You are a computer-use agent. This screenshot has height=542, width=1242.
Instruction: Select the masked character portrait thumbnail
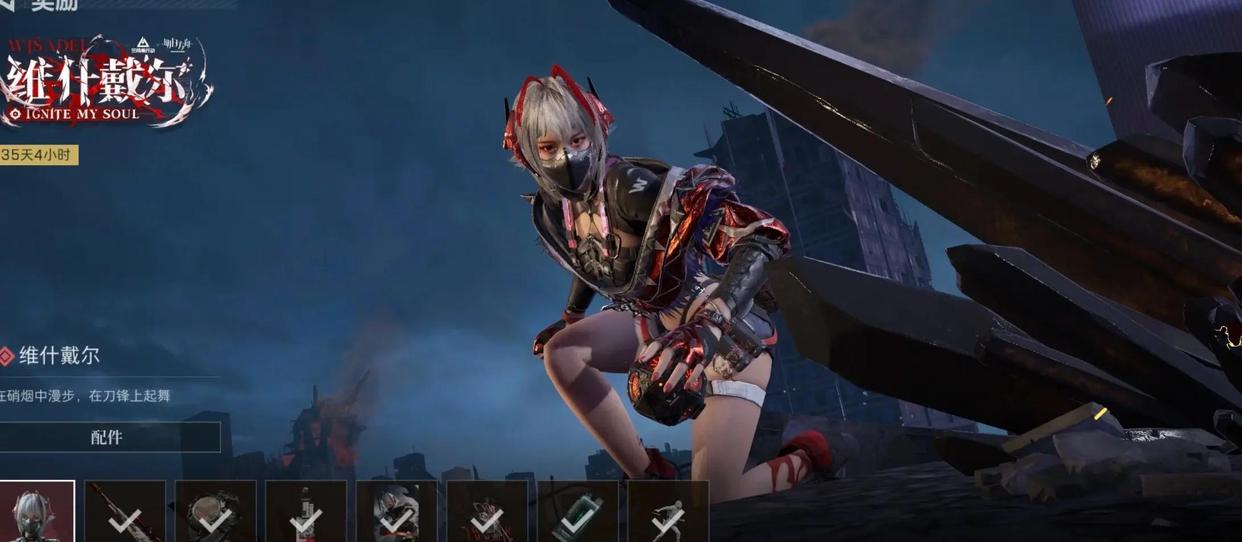click(x=37, y=511)
